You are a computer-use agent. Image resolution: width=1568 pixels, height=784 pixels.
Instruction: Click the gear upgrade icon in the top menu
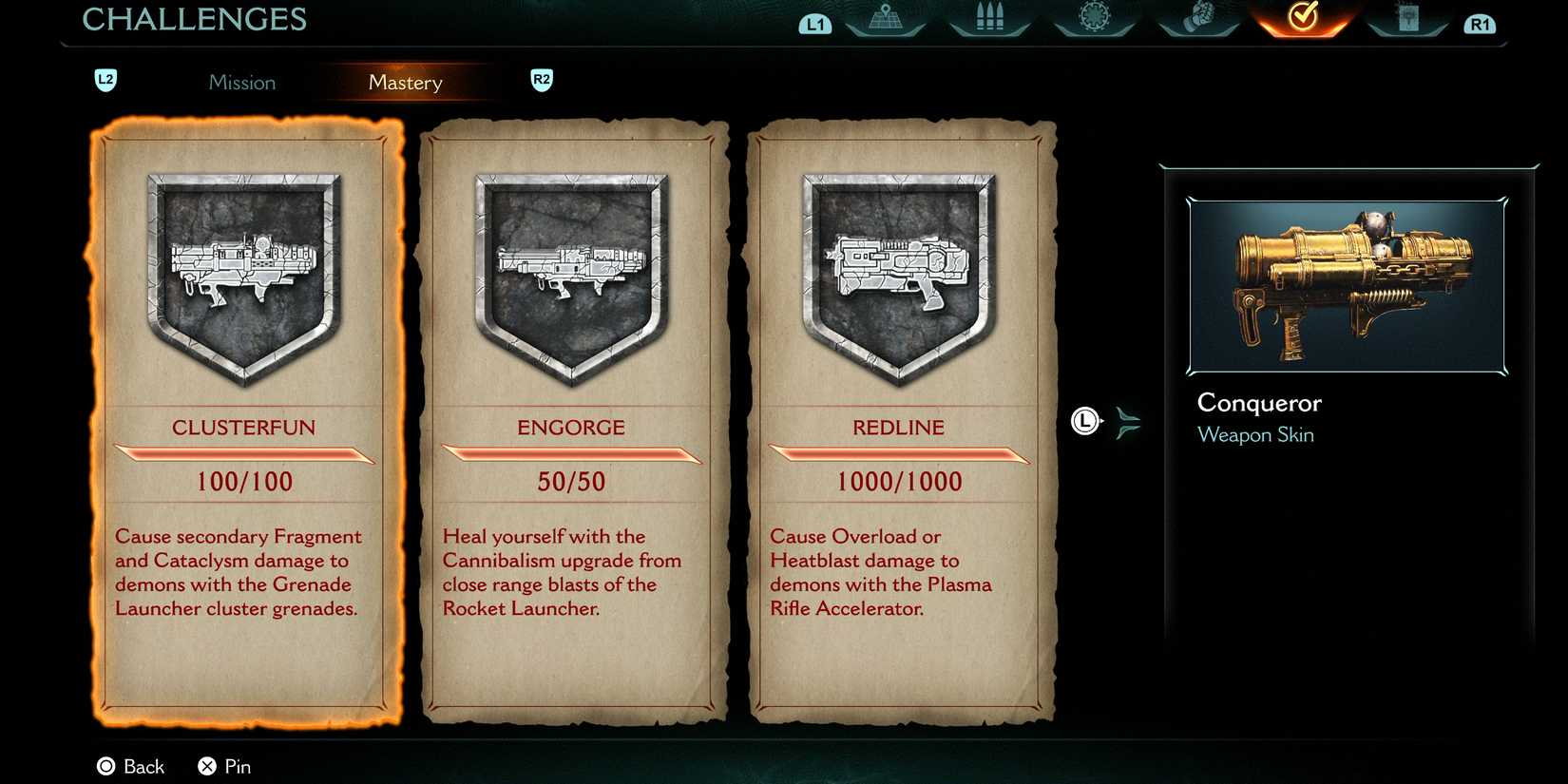click(1094, 16)
